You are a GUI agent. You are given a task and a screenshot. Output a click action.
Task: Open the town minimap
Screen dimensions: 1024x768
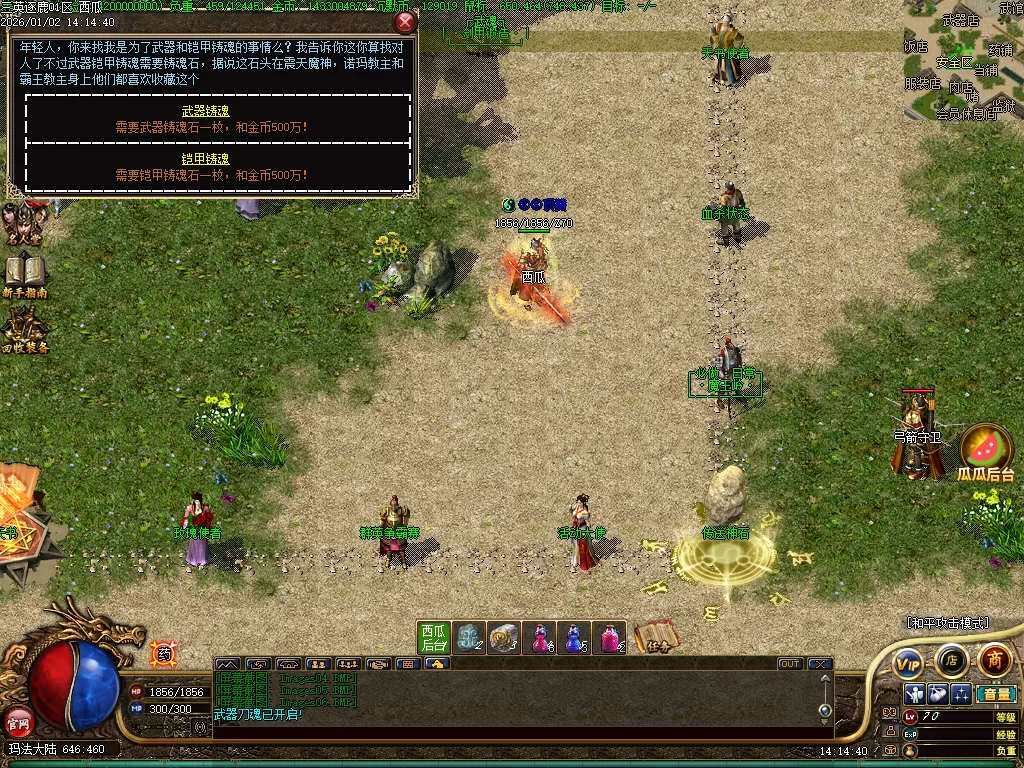tap(964, 58)
